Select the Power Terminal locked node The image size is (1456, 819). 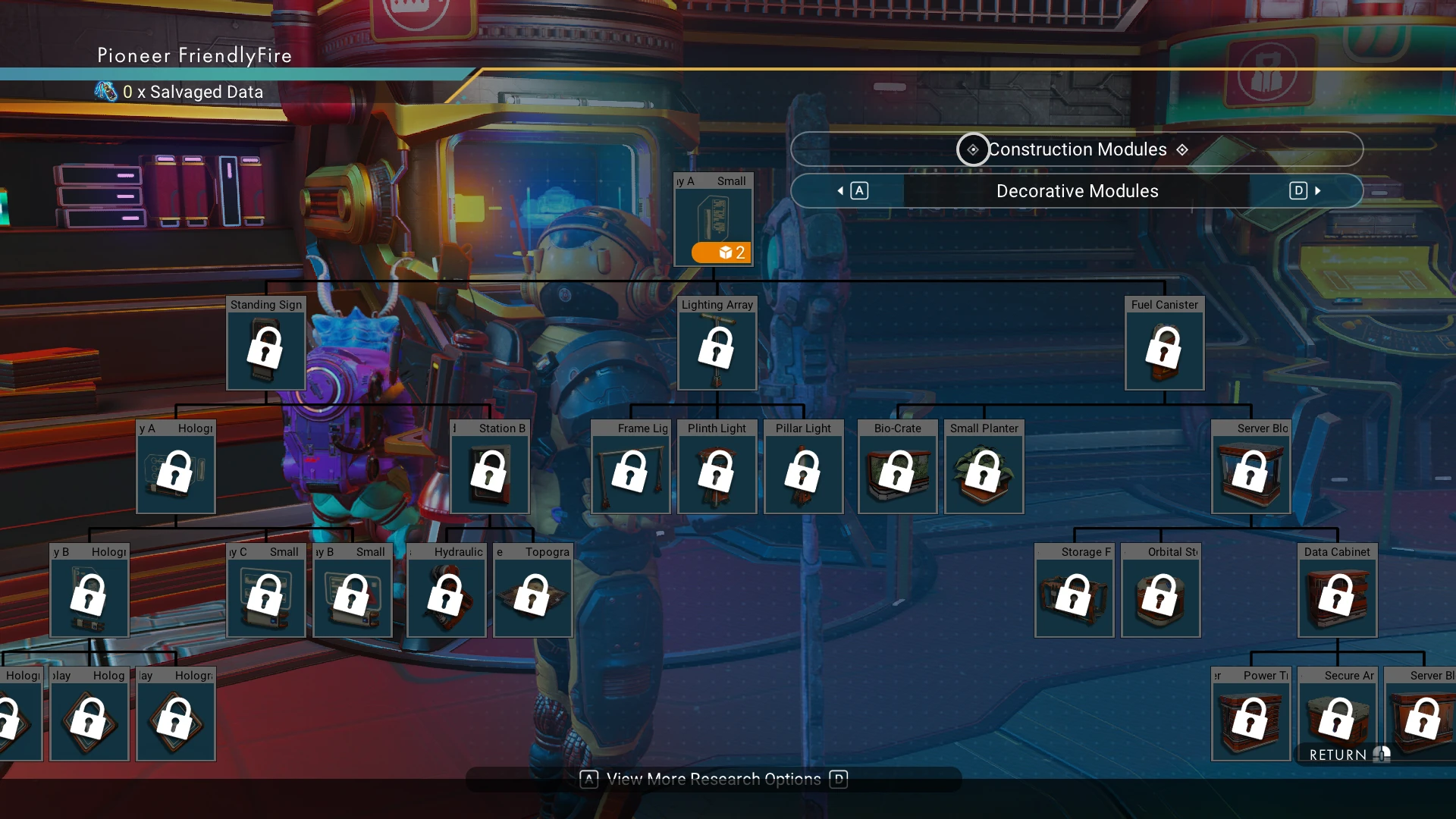pyautogui.click(x=1250, y=714)
